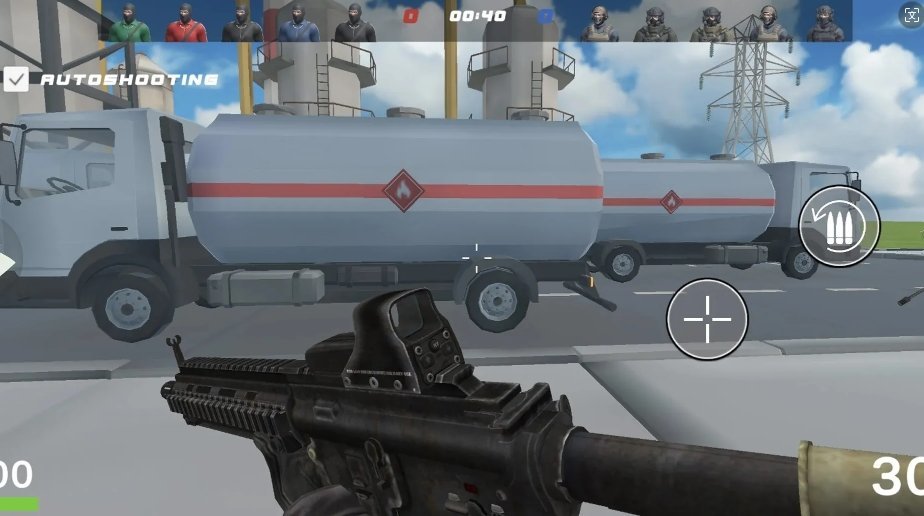The image size is (924, 516).
Task: Click the fullscreen expand icon in the corner
Action: point(910,15)
